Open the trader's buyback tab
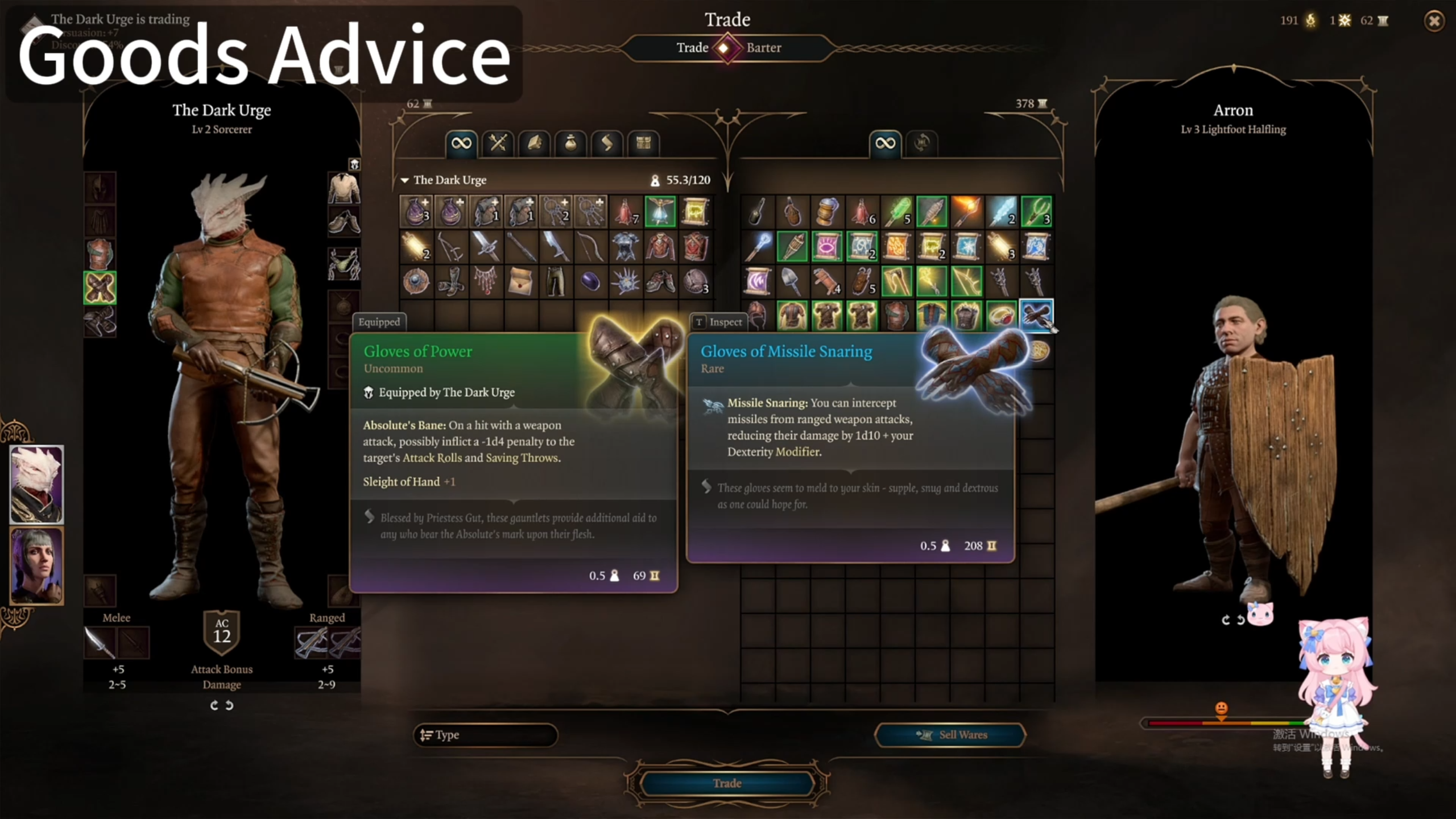This screenshot has width=1456, height=819. tap(921, 143)
